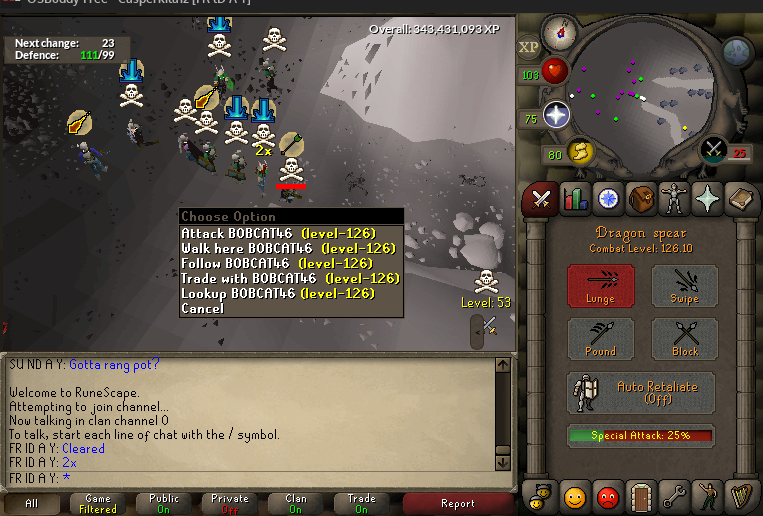
Task: Toggle Auto Retaliate
Action: pos(641,393)
